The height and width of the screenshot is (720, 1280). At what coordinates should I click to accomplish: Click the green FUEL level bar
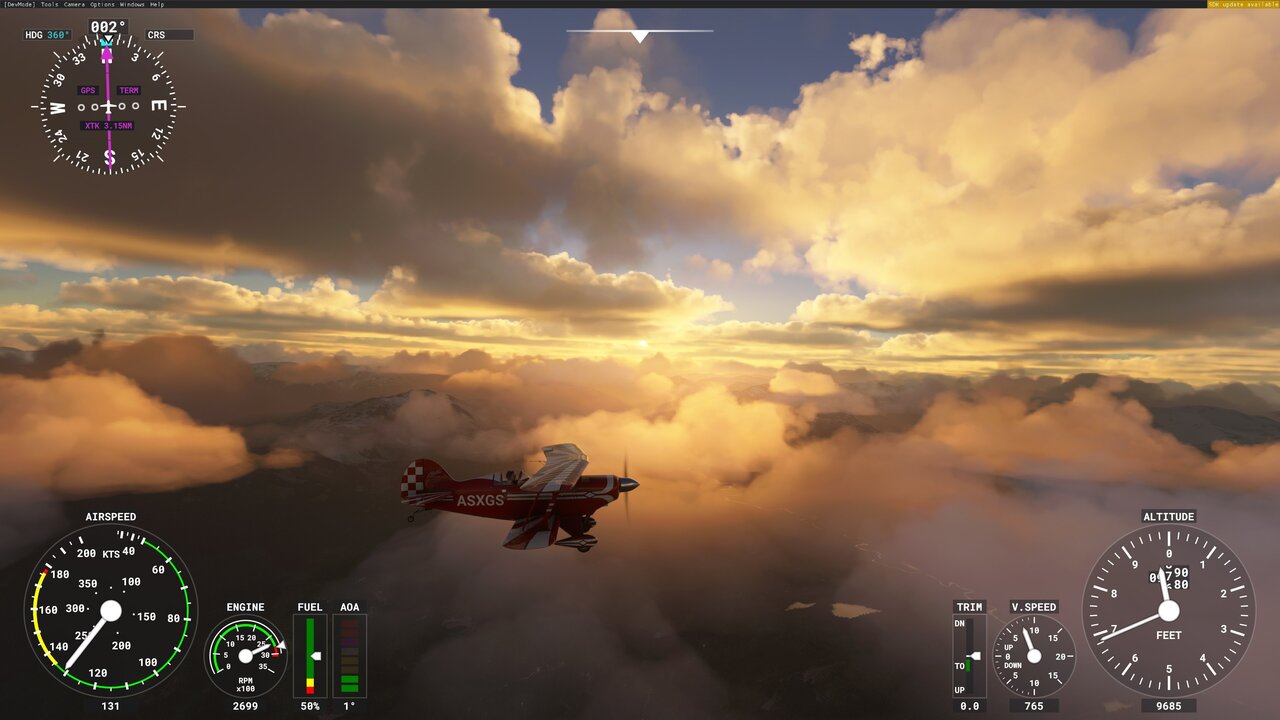(310, 650)
